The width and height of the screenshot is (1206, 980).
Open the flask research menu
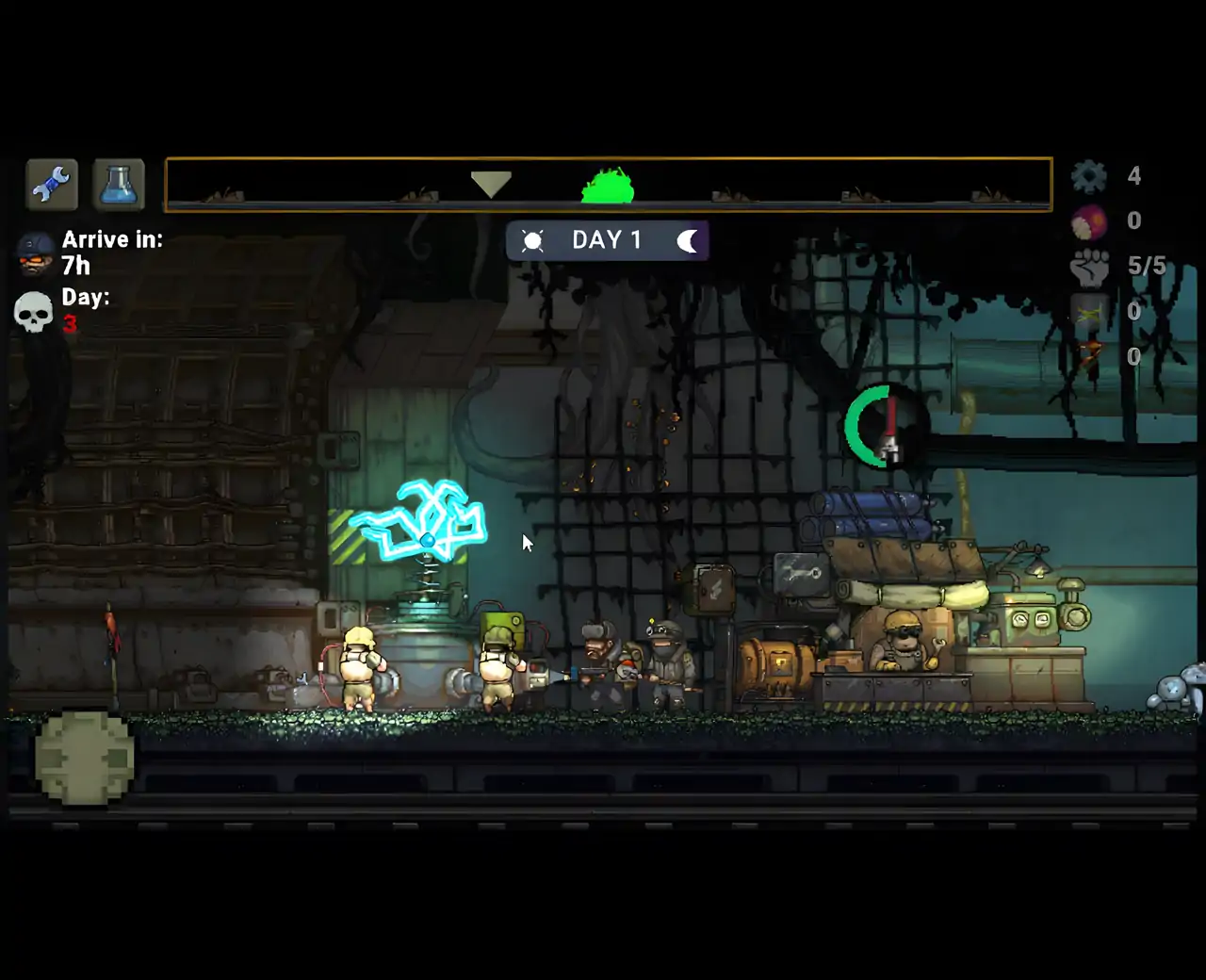click(119, 184)
